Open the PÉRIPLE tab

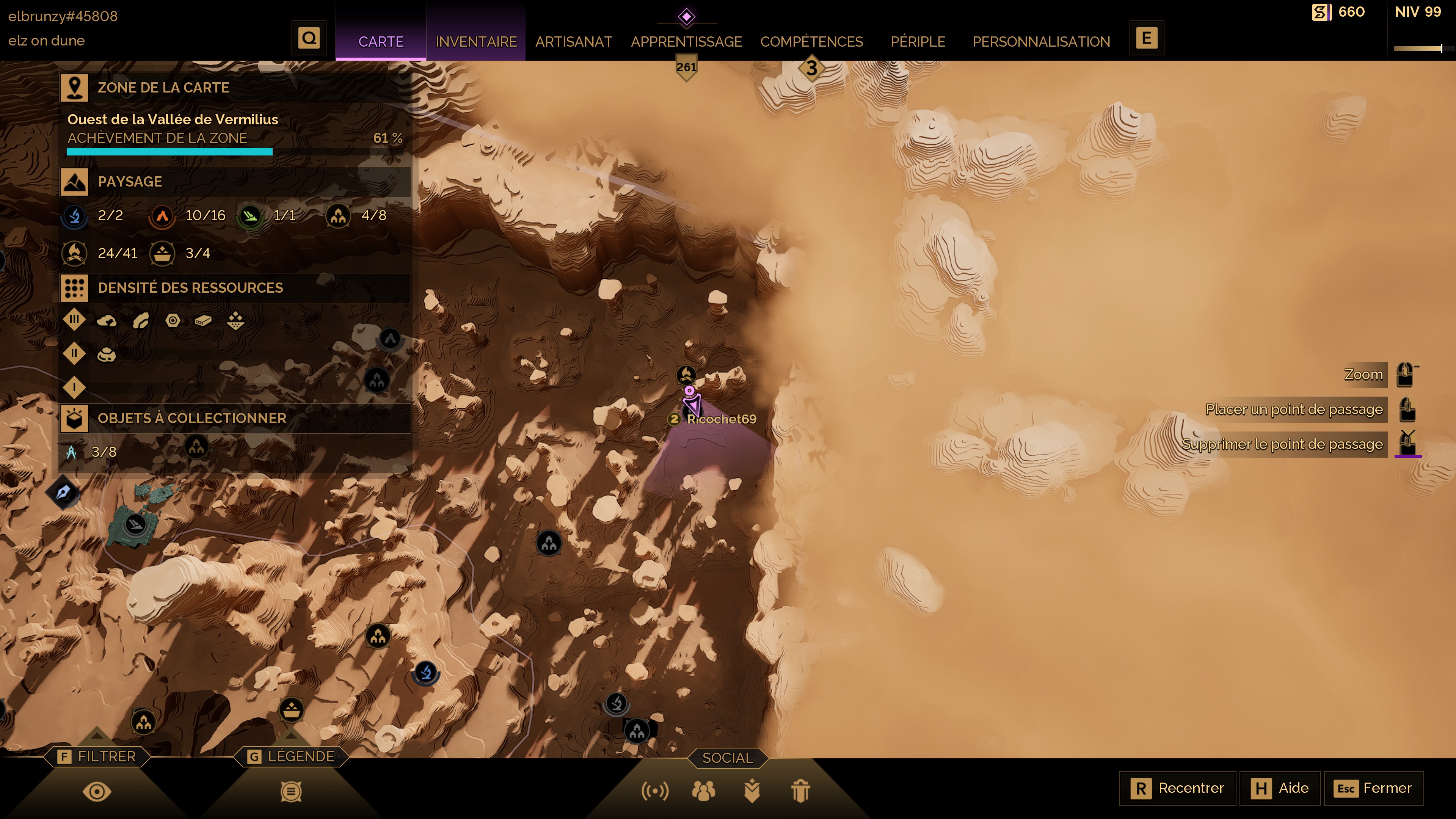tap(917, 41)
